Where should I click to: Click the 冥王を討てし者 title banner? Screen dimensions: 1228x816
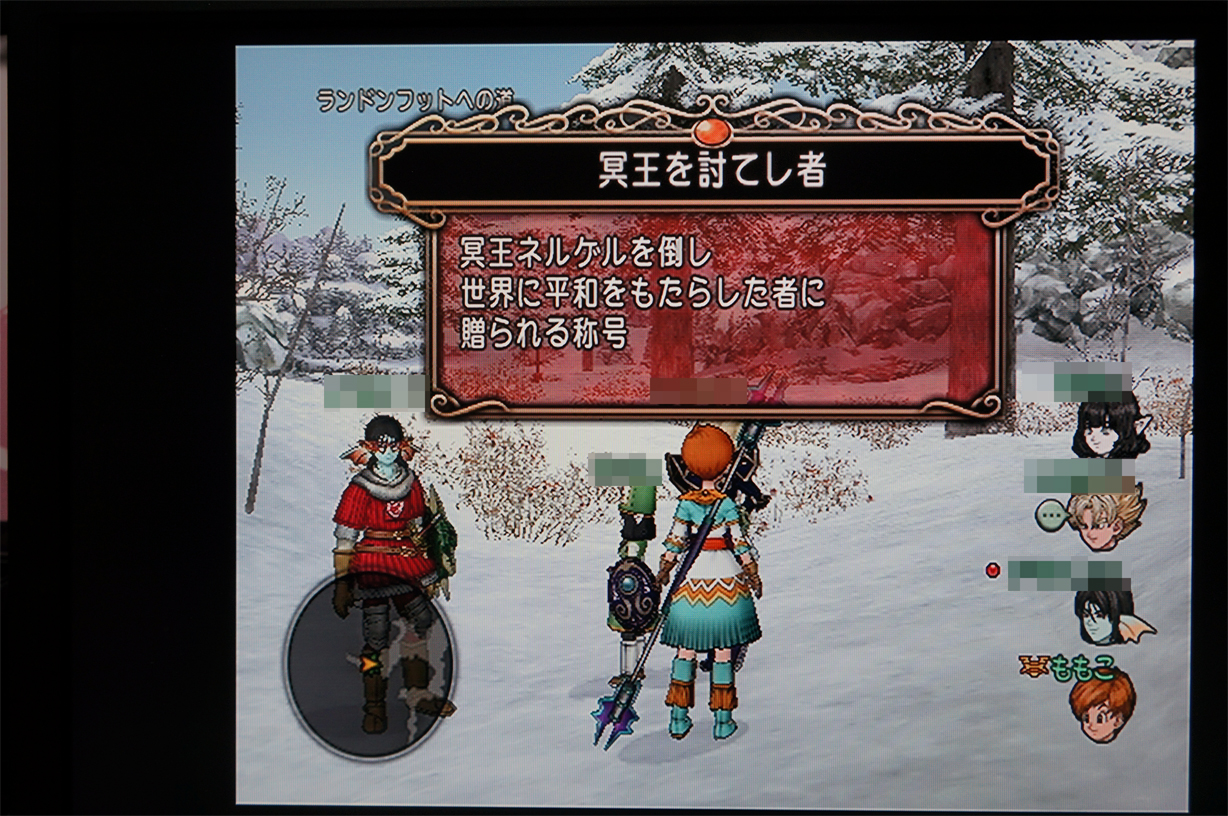713,171
